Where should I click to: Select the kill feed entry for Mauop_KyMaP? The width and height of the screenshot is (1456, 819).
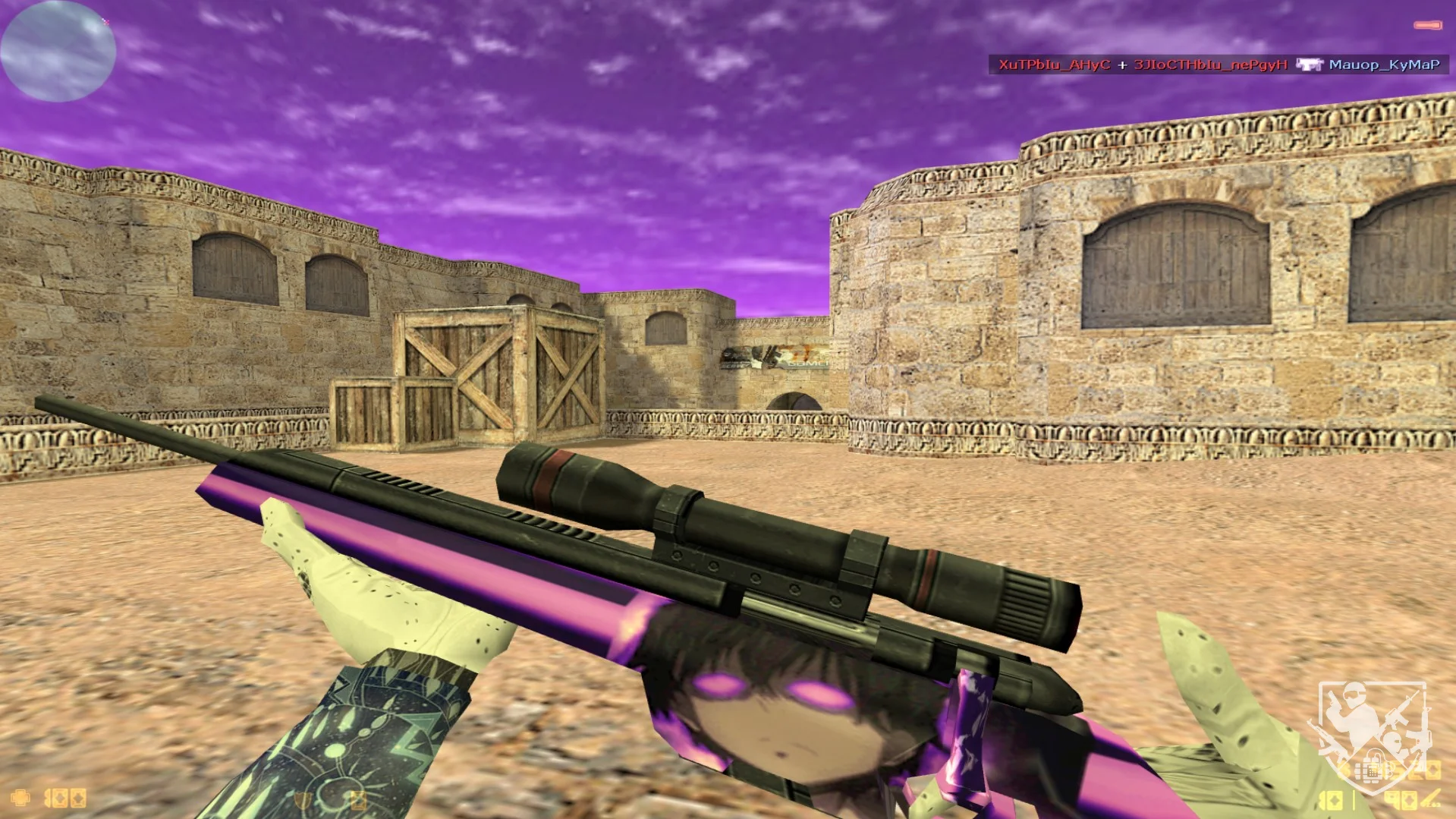point(1383,65)
